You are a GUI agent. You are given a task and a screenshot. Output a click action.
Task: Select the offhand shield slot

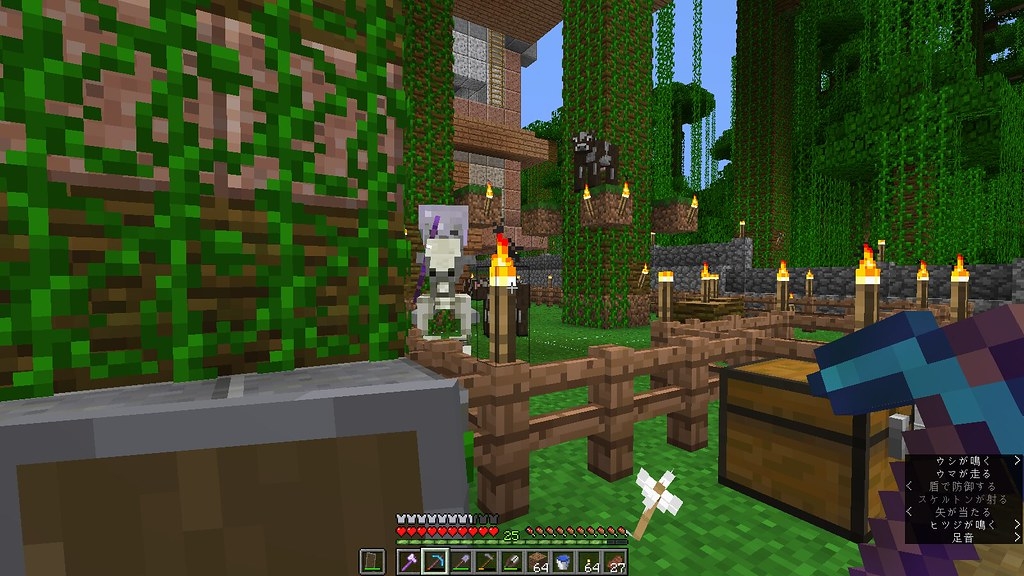(371, 561)
